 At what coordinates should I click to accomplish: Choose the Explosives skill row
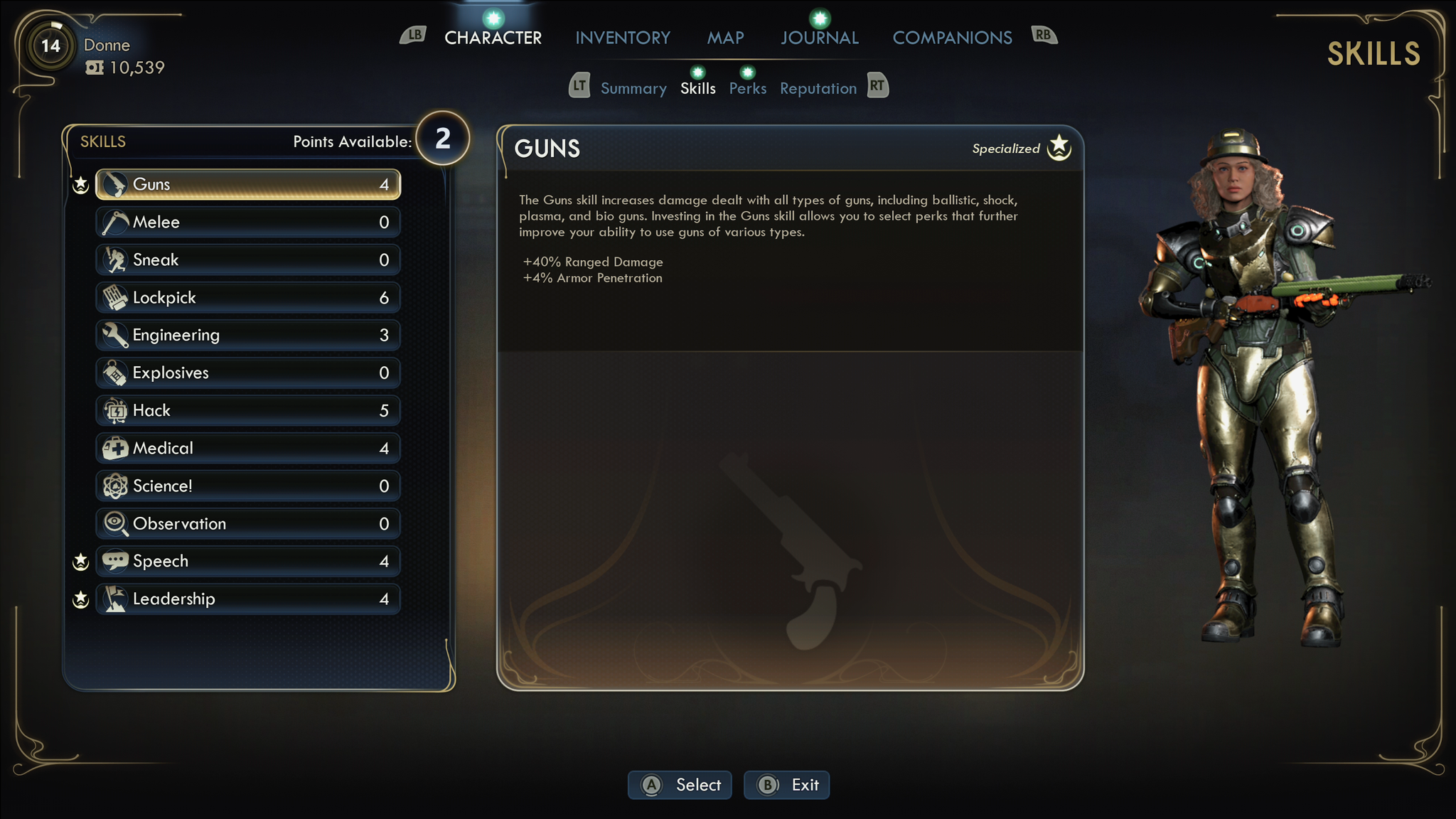point(247,373)
